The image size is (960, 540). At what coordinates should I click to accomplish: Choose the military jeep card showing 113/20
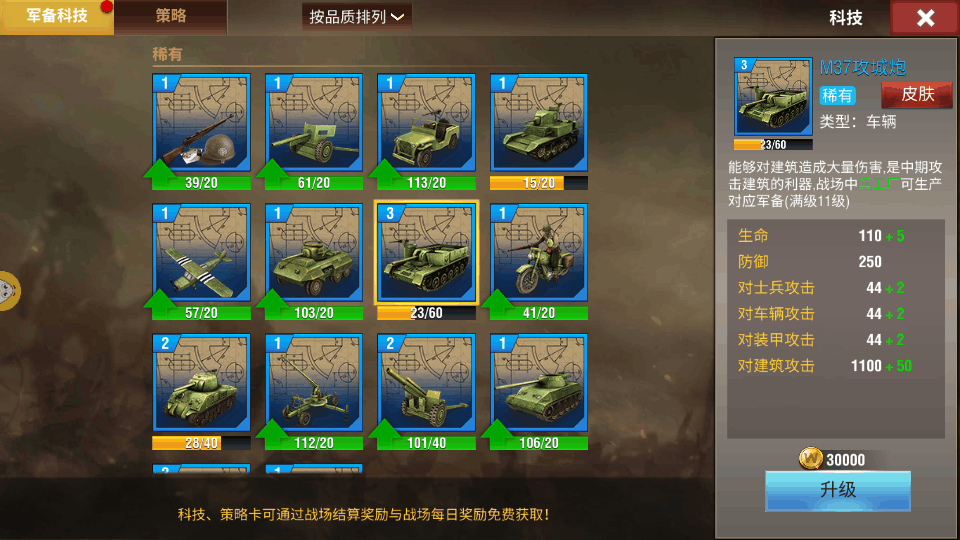[426, 124]
